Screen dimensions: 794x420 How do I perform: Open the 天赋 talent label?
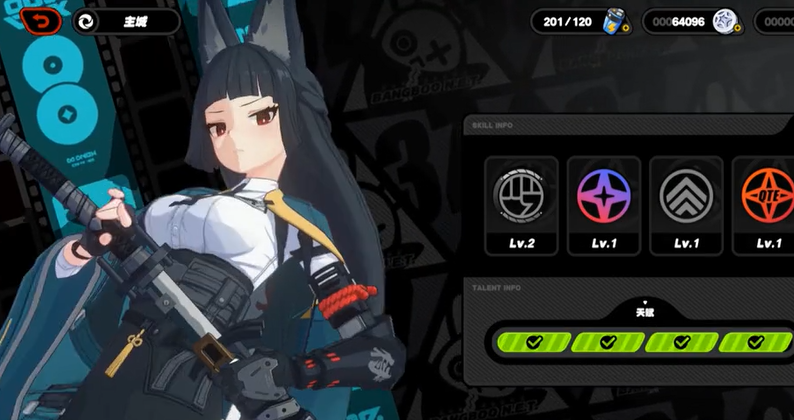coord(644,312)
